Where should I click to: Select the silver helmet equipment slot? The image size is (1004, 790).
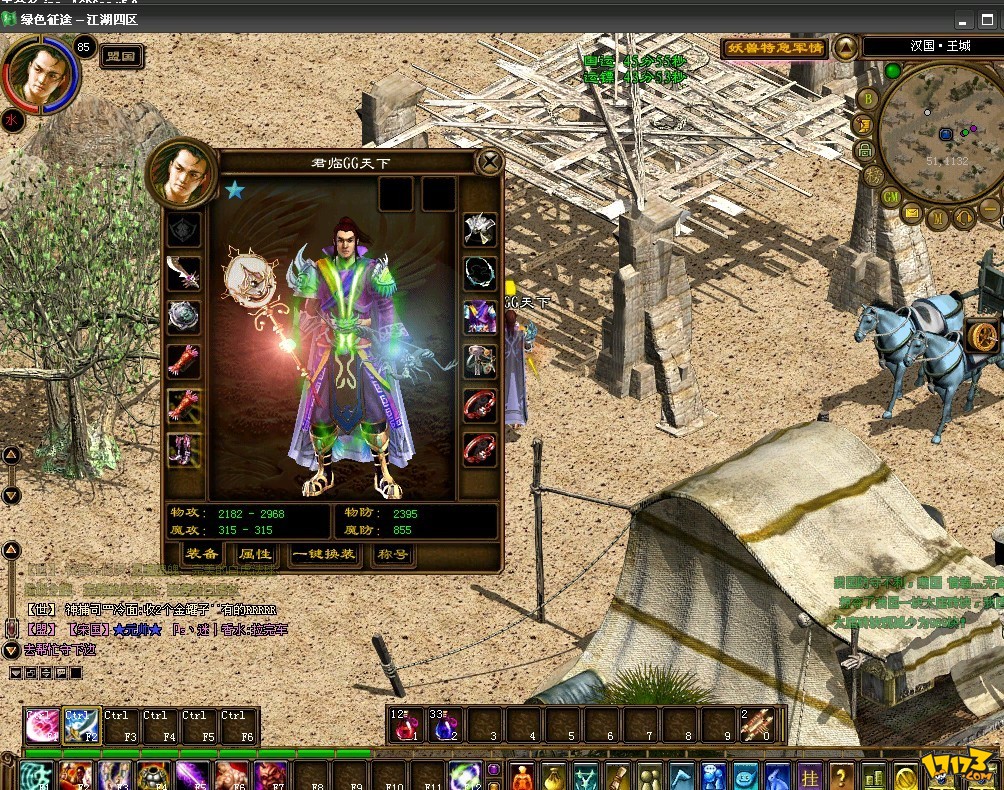(x=480, y=230)
